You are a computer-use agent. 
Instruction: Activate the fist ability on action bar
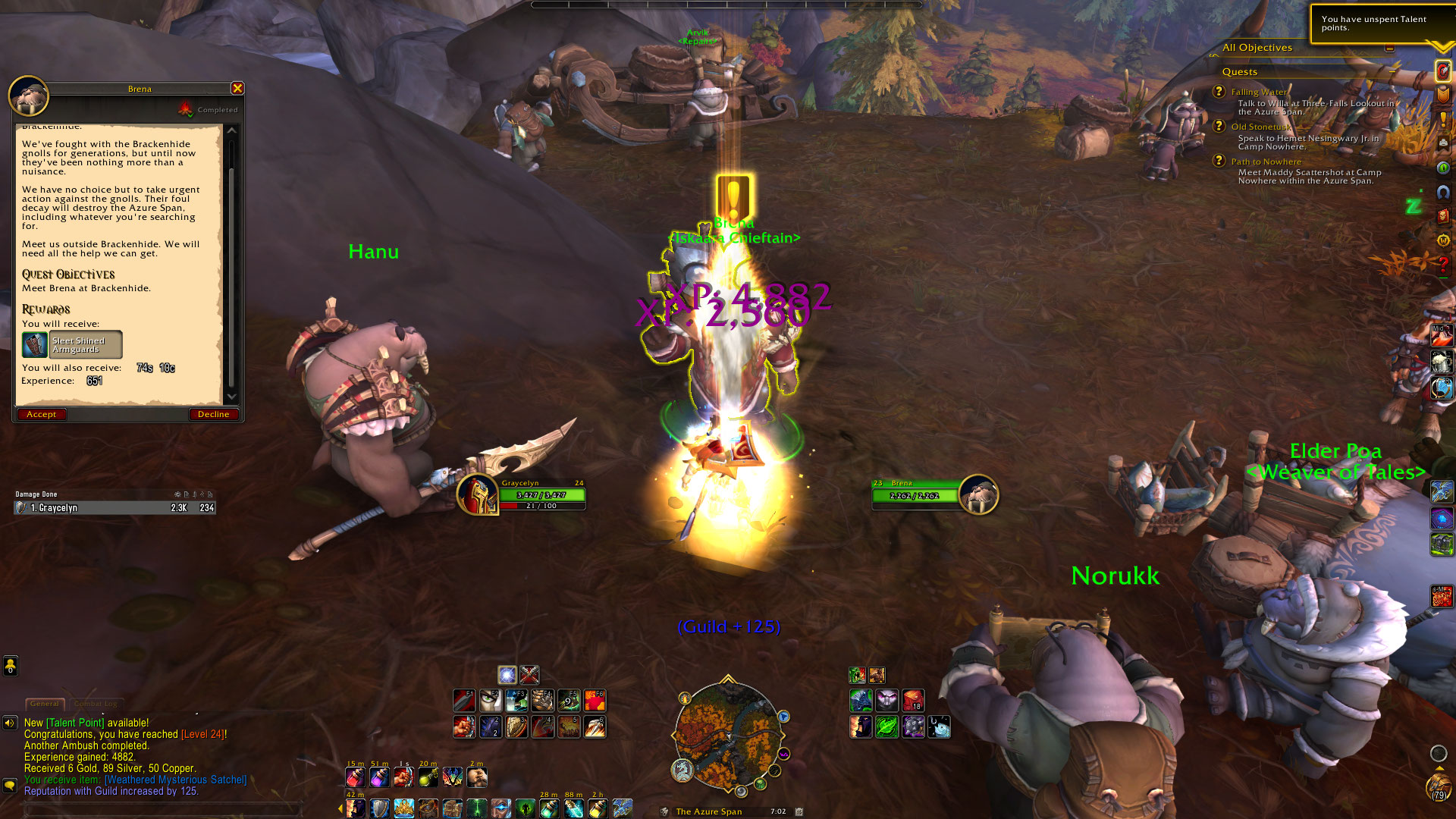tap(464, 726)
